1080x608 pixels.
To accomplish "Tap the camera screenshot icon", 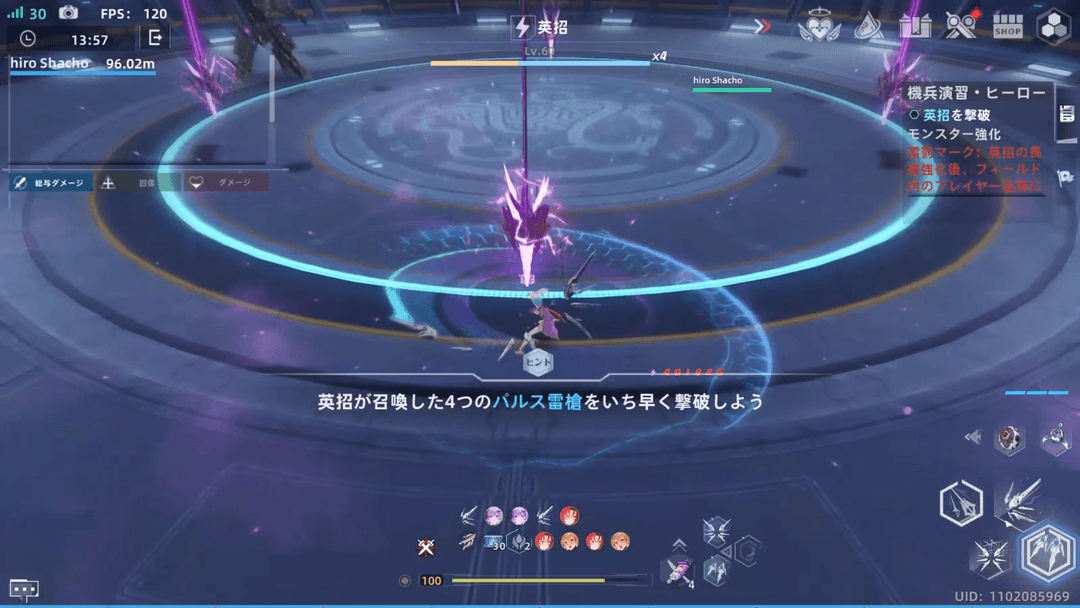I will point(68,13).
